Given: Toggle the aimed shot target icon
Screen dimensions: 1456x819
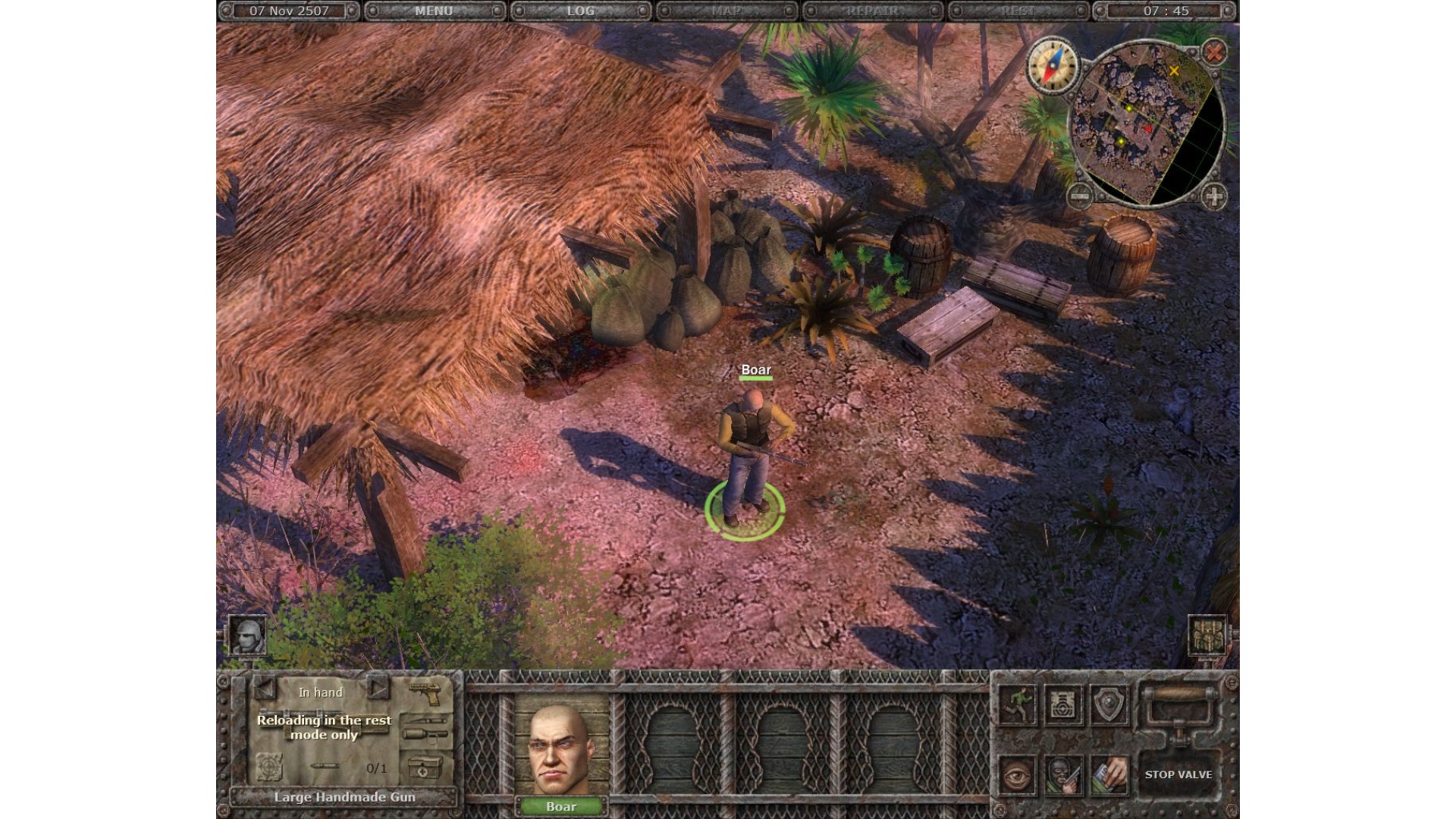Looking at the screenshot, I should point(268,767).
